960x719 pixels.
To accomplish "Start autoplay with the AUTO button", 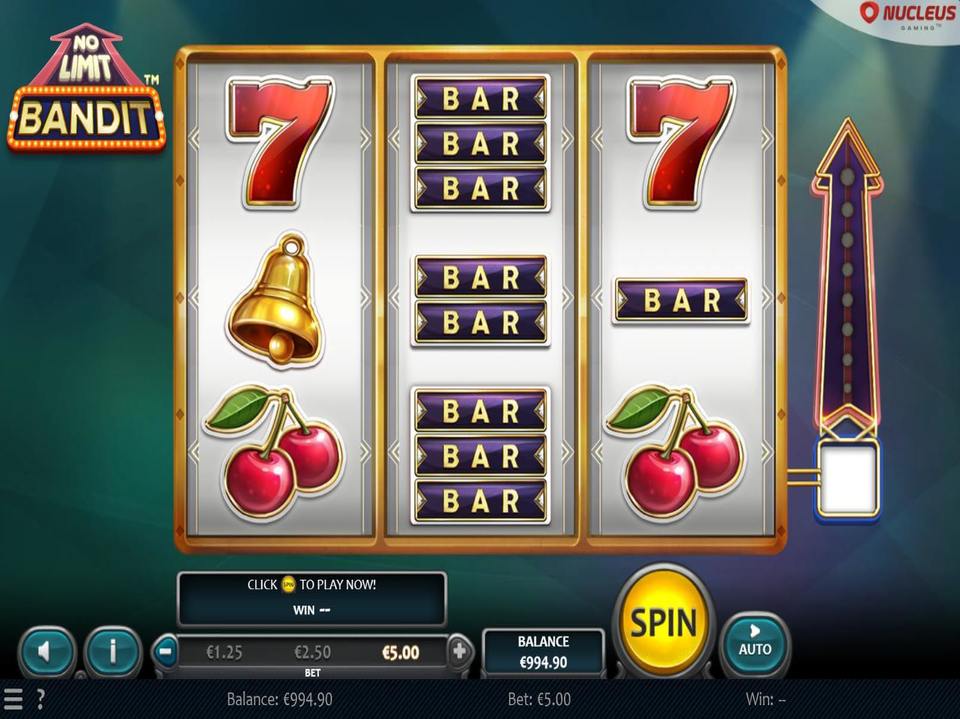I will [755, 642].
